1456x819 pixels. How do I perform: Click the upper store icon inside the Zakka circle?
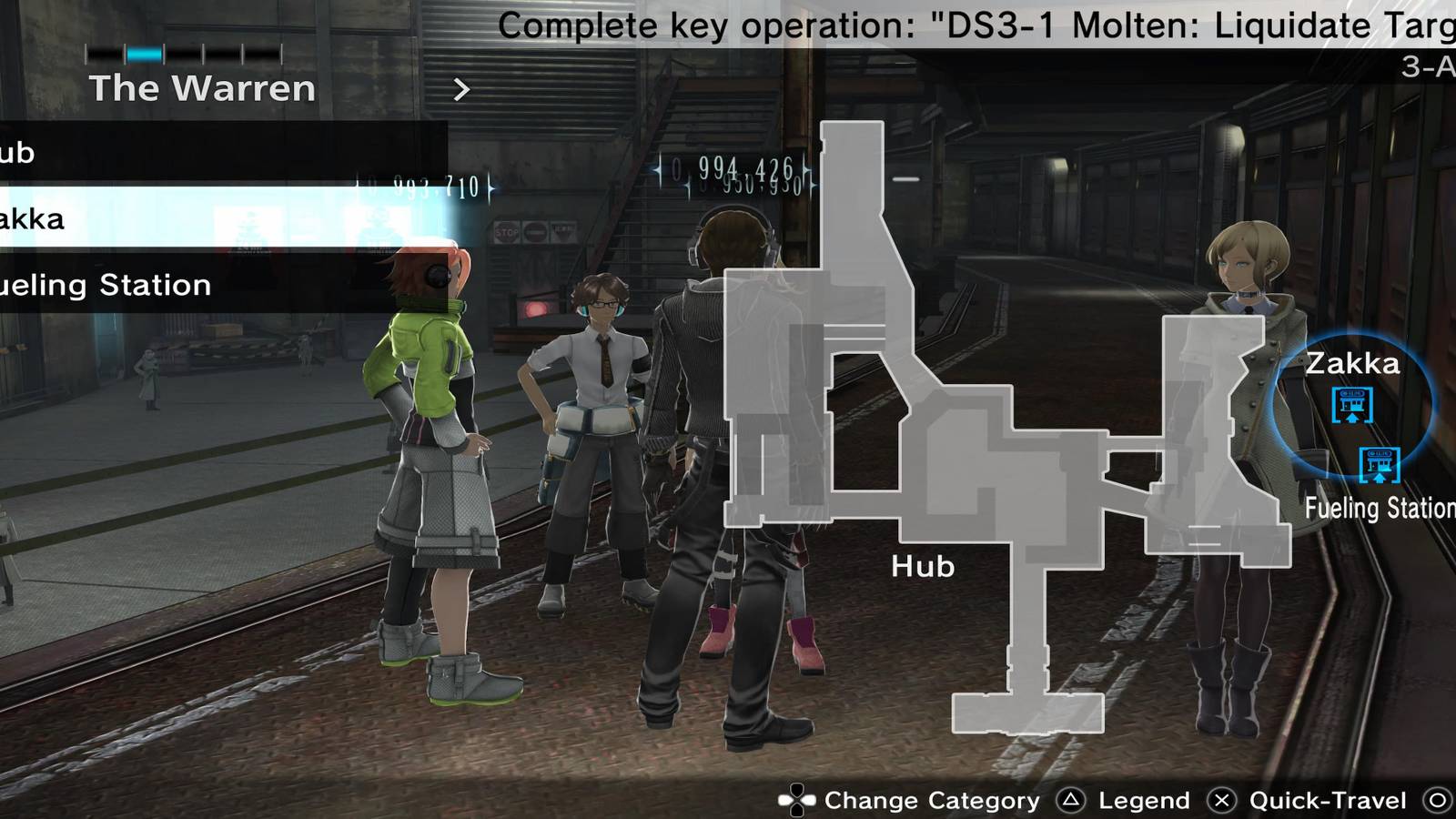pos(1350,404)
